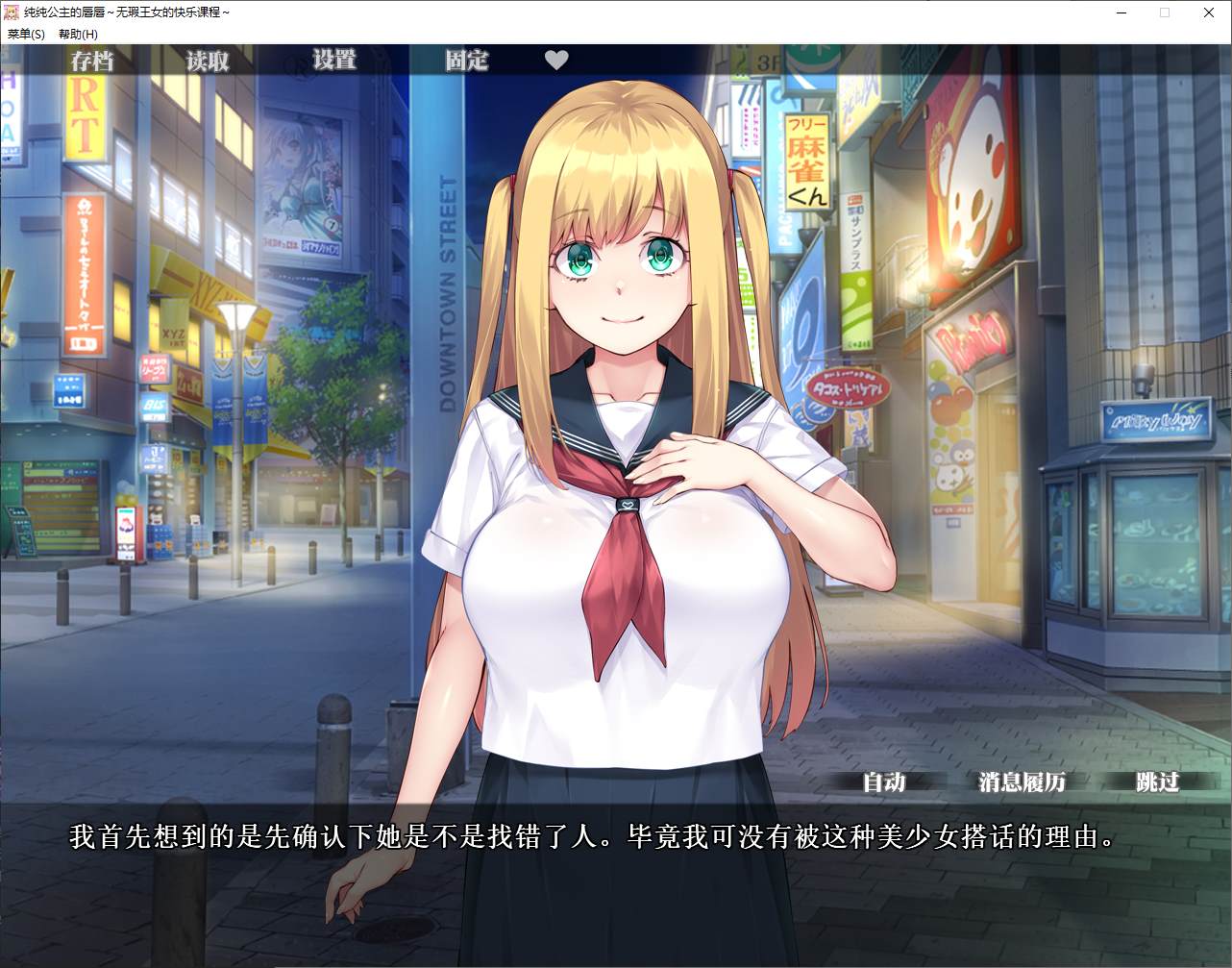Open the 消息履历 message log
Viewport: 1232px width, 968px height.
point(1022,782)
